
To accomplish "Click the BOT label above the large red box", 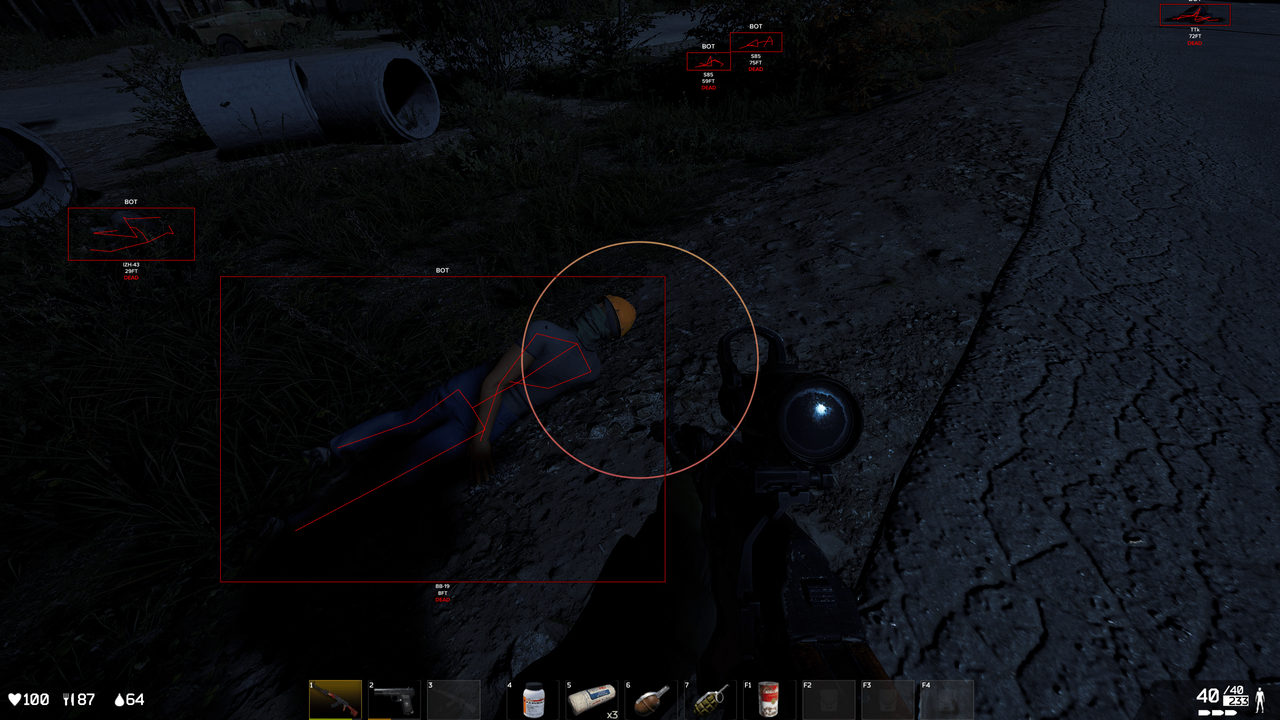I will (x=443, y=270).
